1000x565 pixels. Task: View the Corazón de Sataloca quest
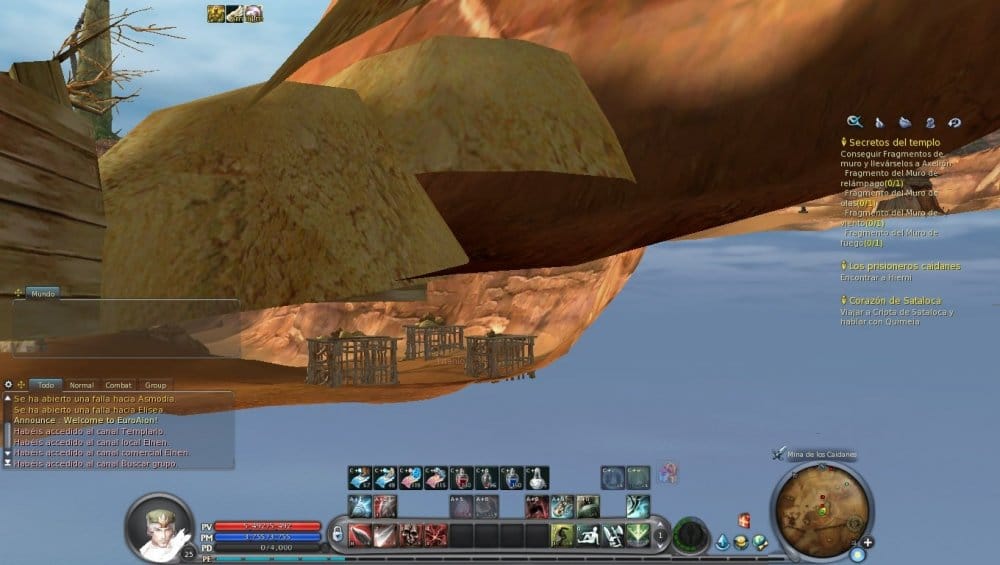coord(893,300)
